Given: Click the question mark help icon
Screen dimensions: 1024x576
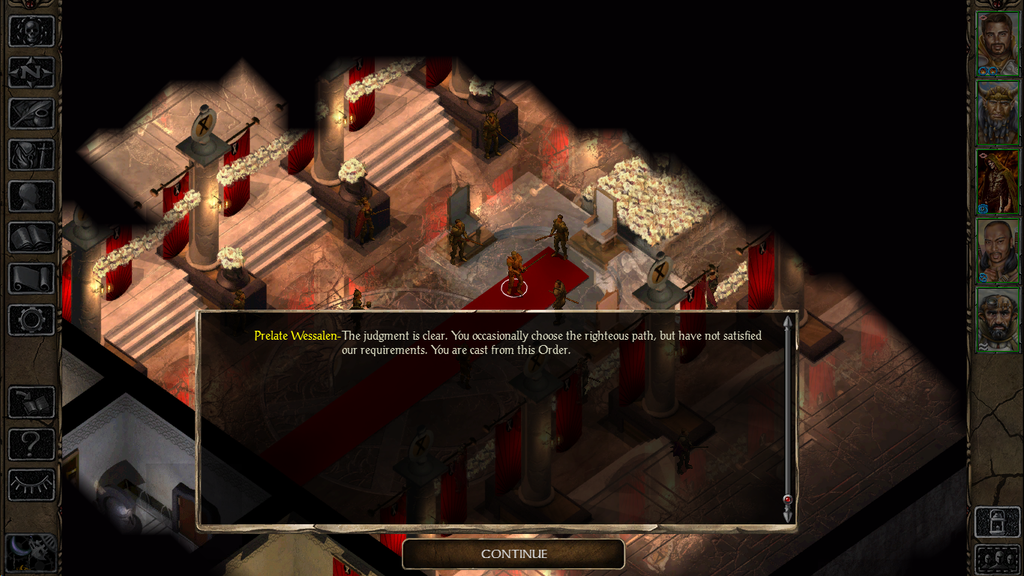Looking at the screenshot, I should coord(30,443).
